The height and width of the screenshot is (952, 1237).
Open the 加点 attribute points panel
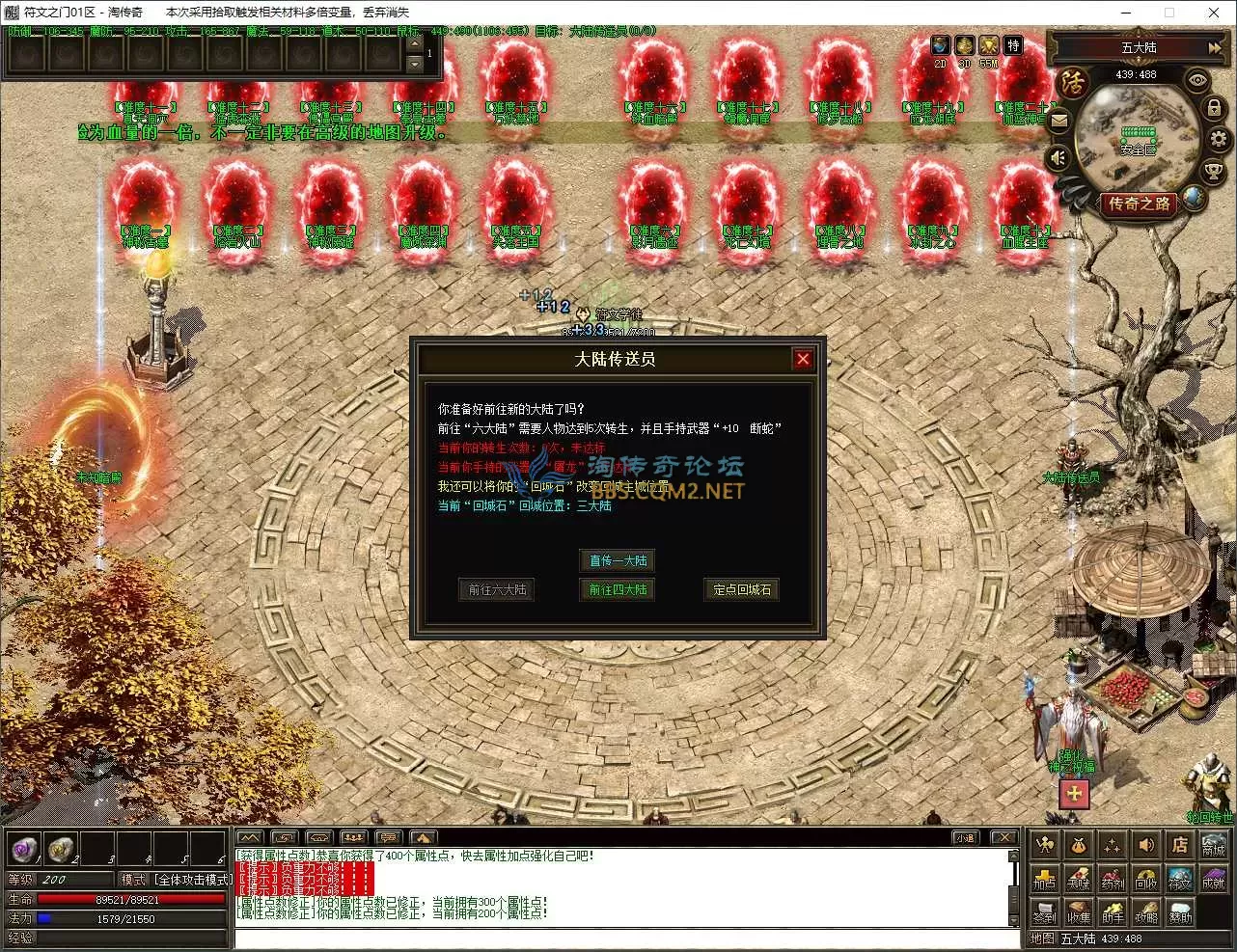[1045, 880]
